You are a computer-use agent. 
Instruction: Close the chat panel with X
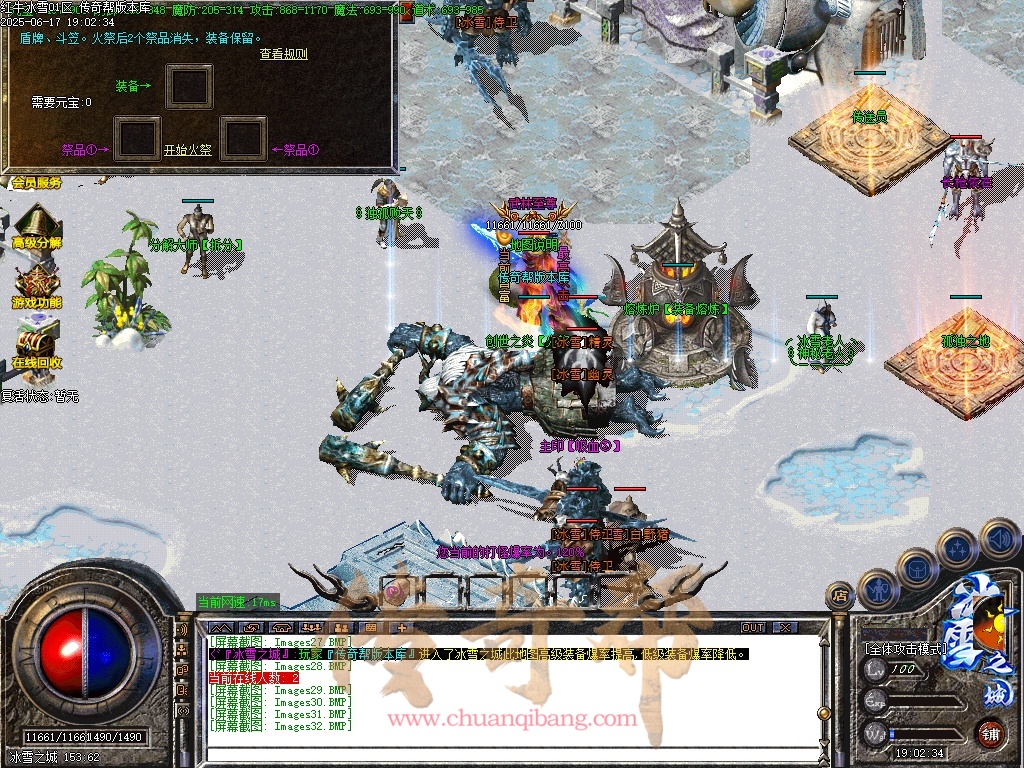785,627
